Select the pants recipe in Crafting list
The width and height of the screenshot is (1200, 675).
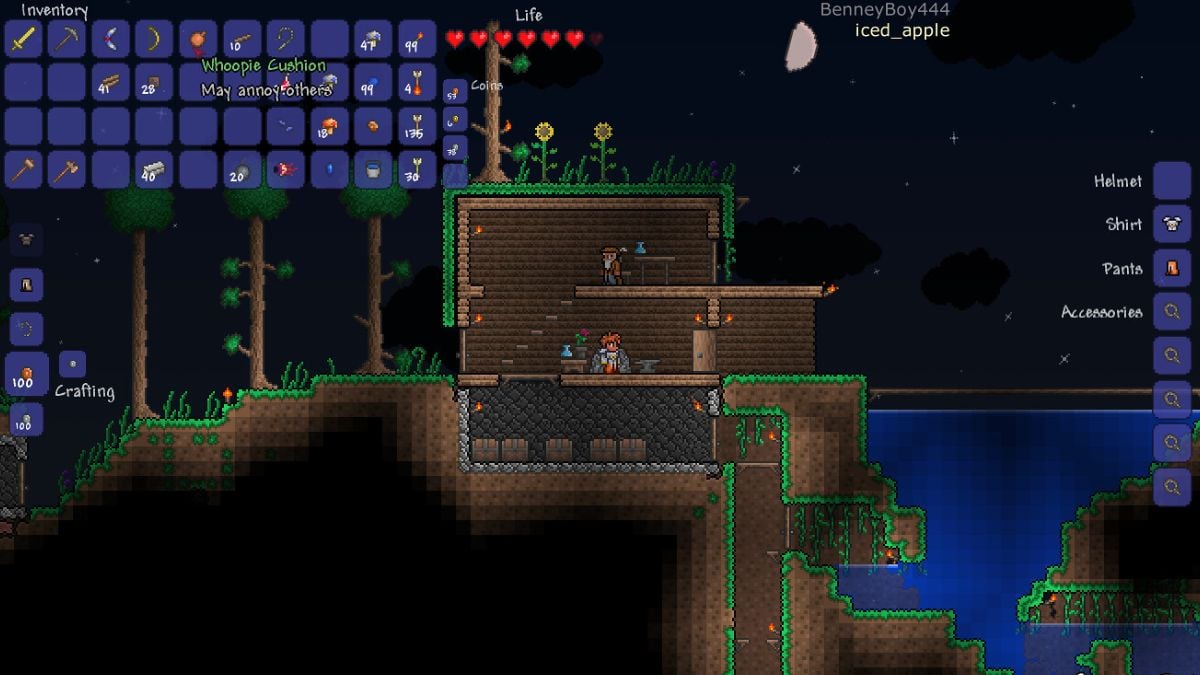26,285
